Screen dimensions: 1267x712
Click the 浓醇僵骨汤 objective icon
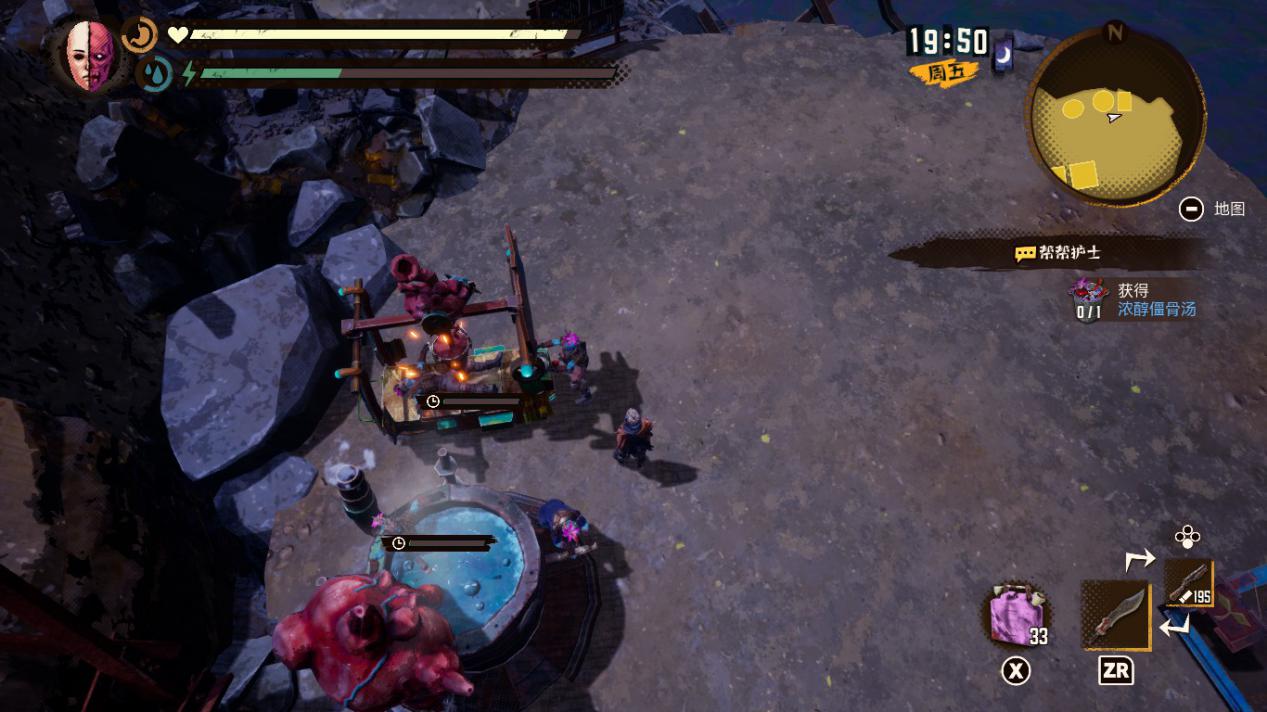tap(1088, 299)
